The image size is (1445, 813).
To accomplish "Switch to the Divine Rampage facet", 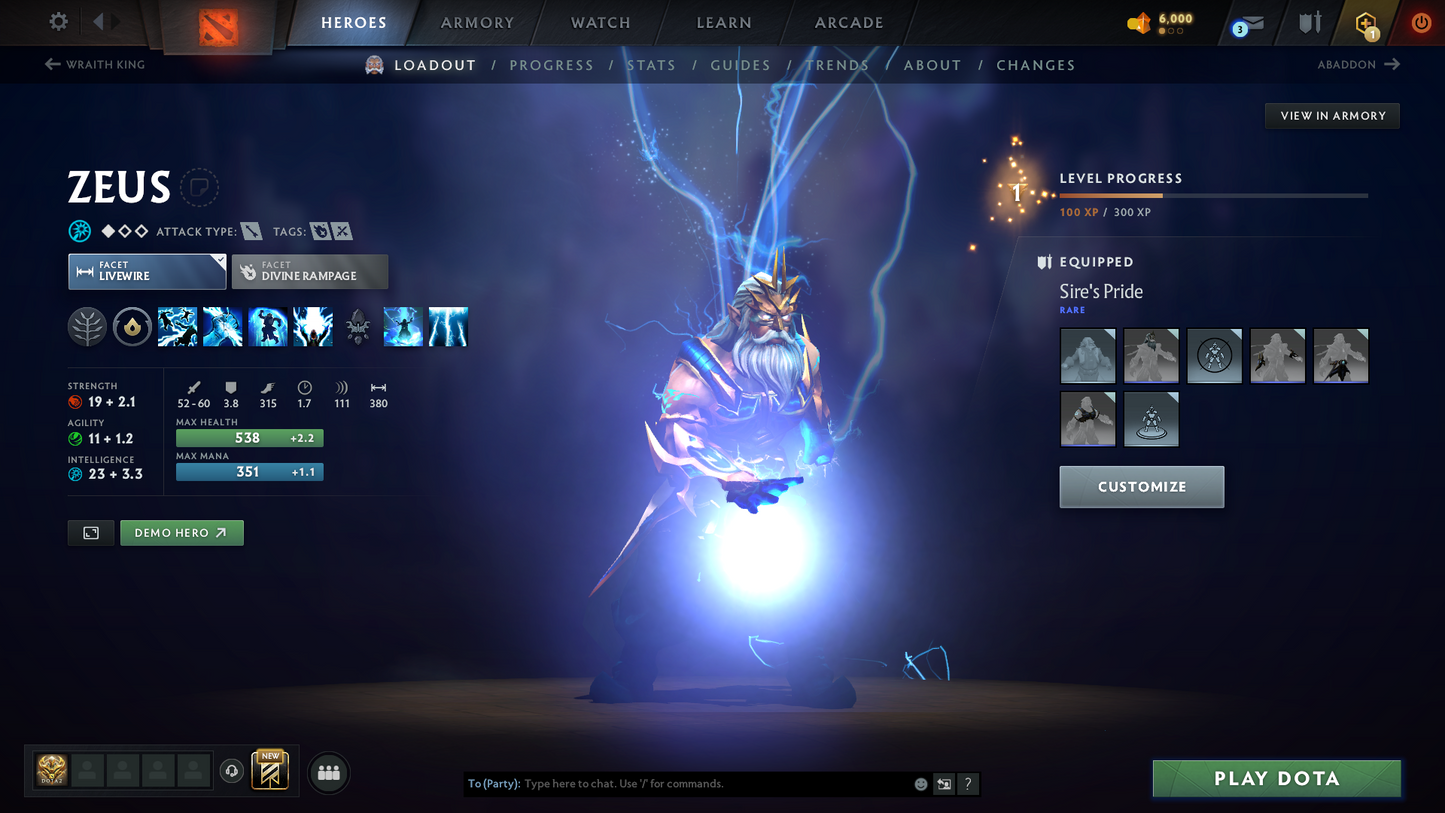I will coord(309,271).
